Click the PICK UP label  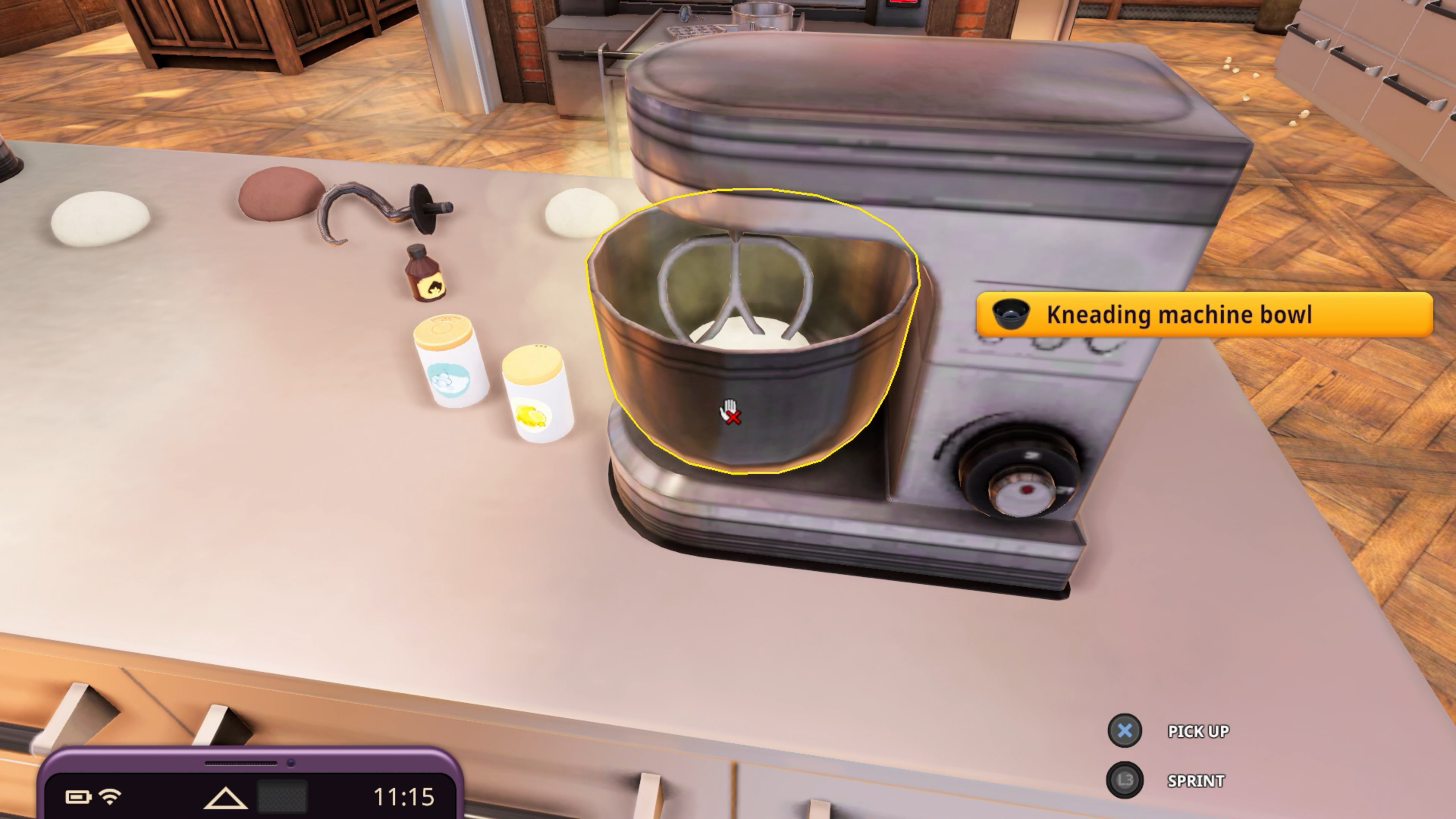[1198, 731]
